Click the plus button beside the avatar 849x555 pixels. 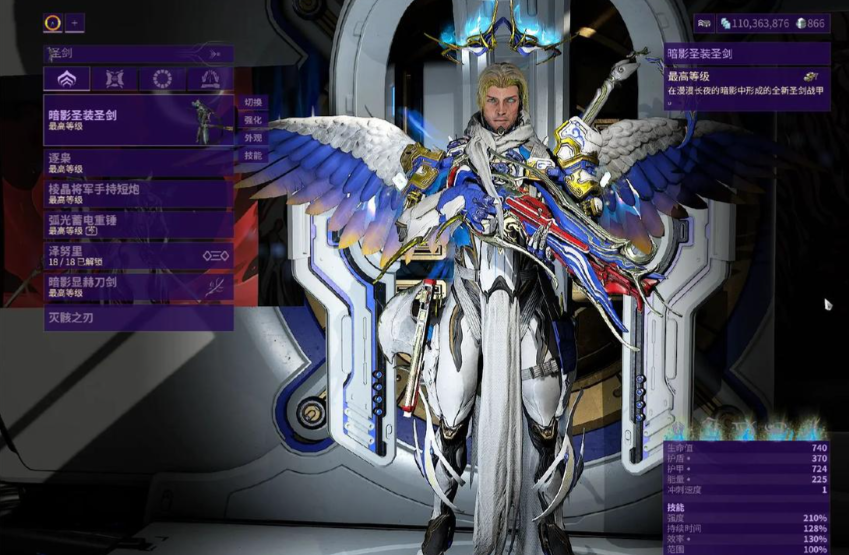click(x=76, y=22)
